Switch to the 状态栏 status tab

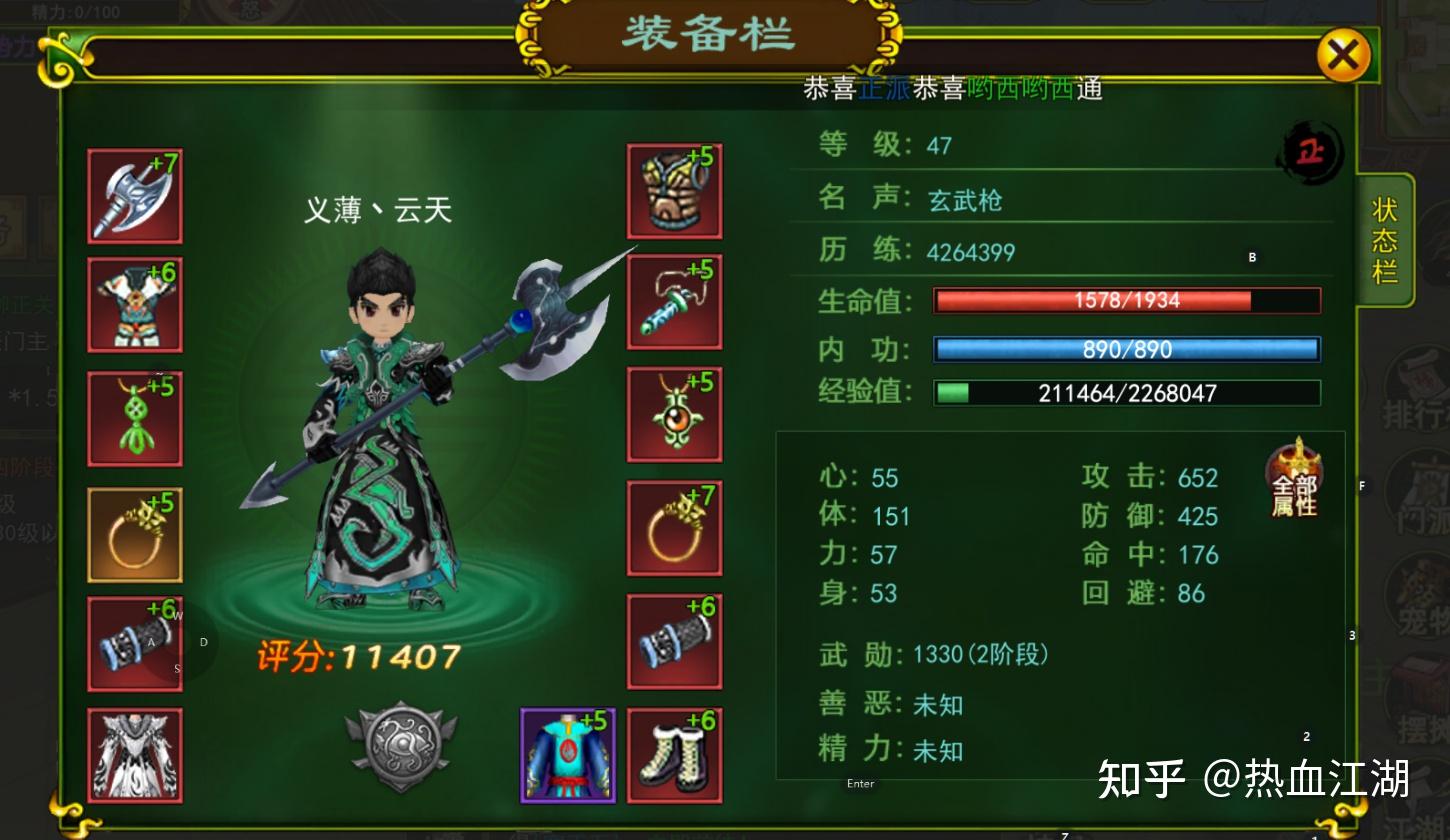click(1385, 240)
